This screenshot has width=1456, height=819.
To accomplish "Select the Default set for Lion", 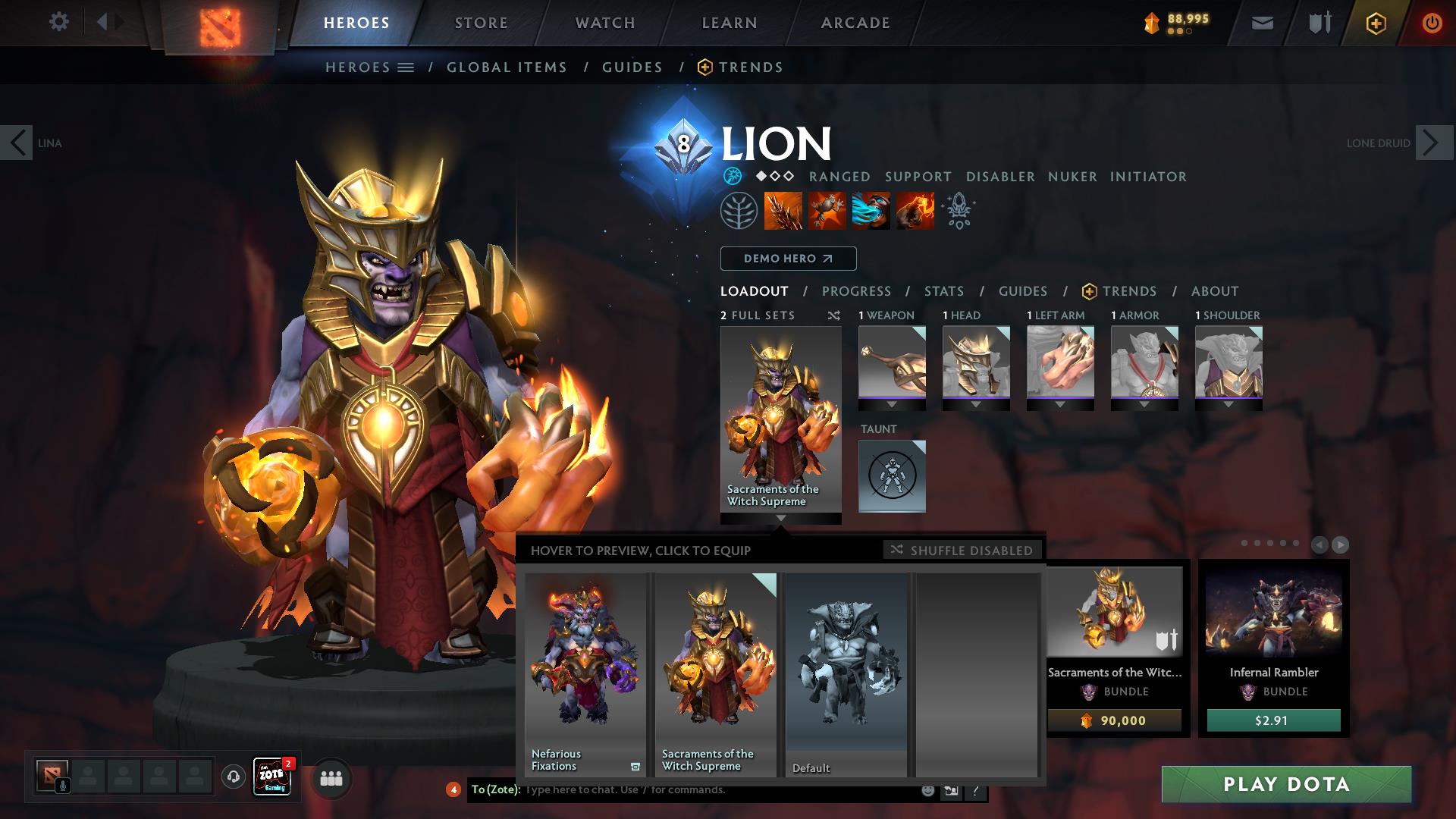I will point(846,673).
